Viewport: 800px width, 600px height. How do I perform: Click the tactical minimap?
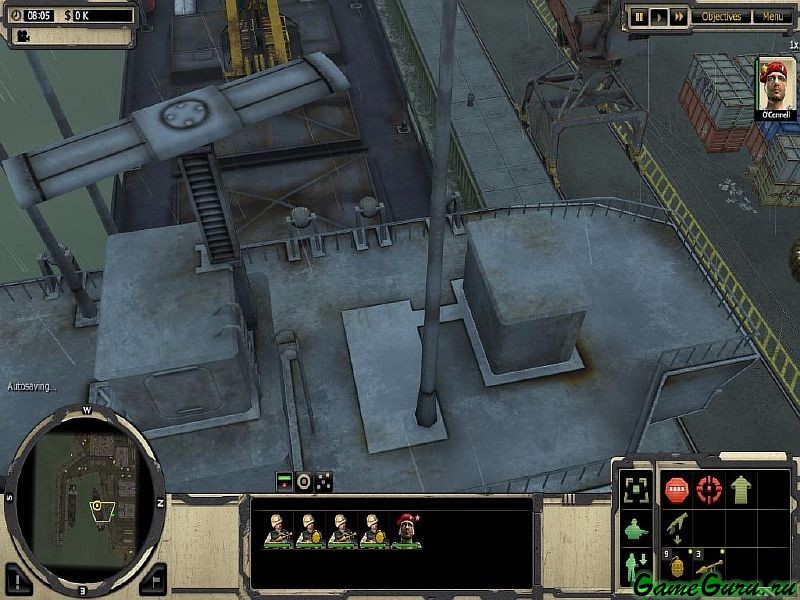(x=84, y=500)
